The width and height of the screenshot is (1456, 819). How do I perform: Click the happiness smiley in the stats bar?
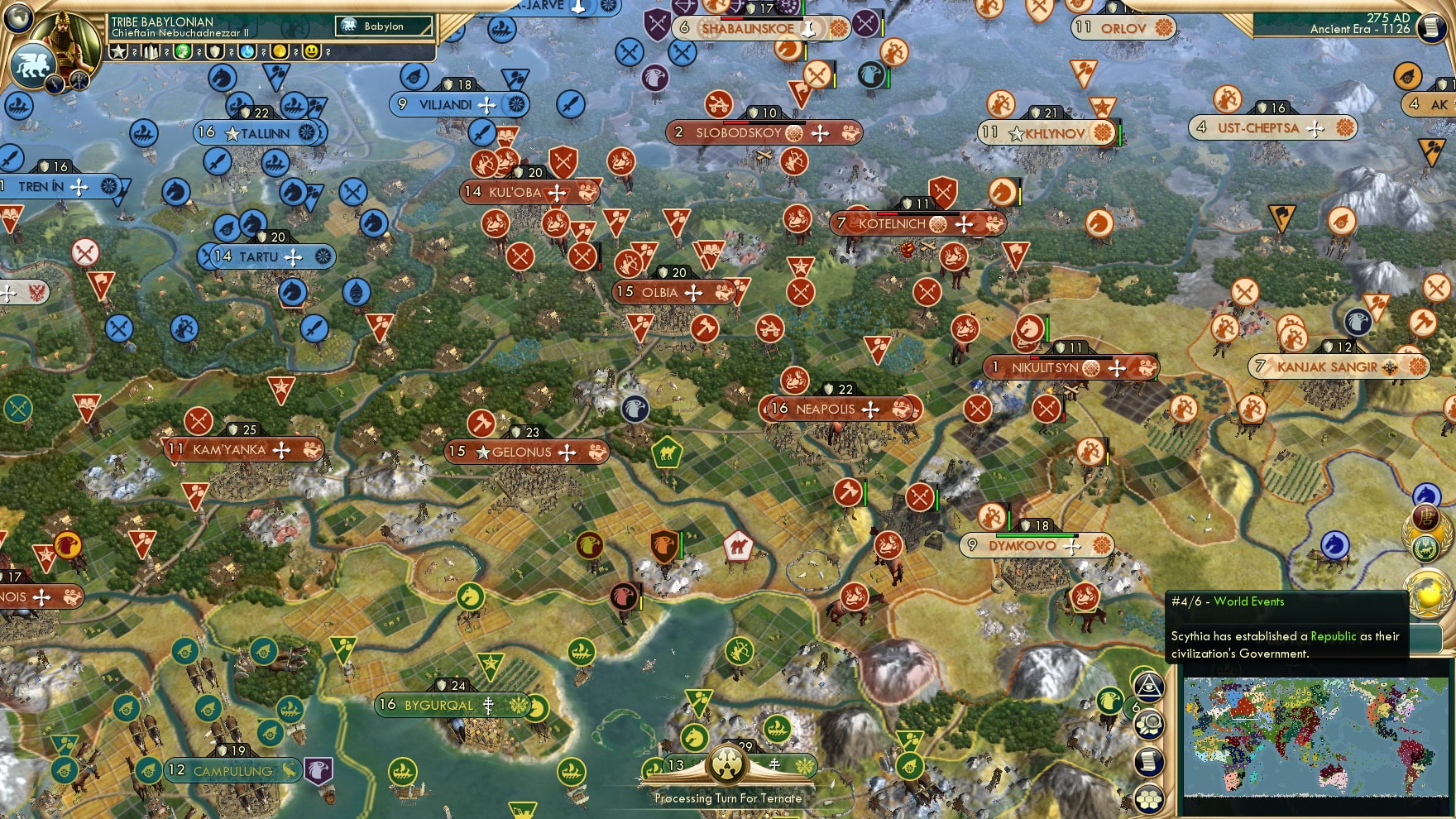pyautogui.click(x=311, y=52)
